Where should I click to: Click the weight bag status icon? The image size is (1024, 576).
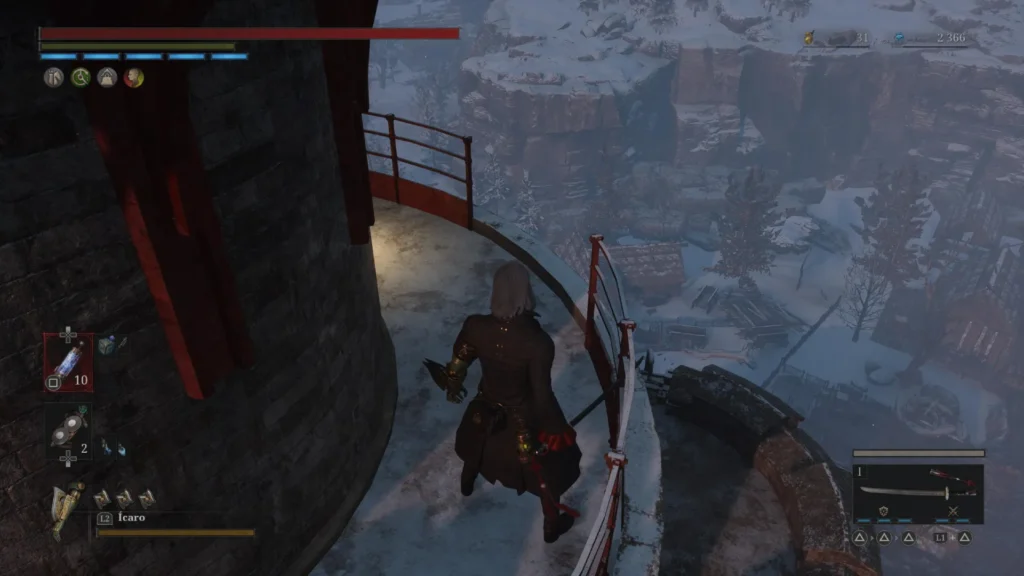point(107,77)
